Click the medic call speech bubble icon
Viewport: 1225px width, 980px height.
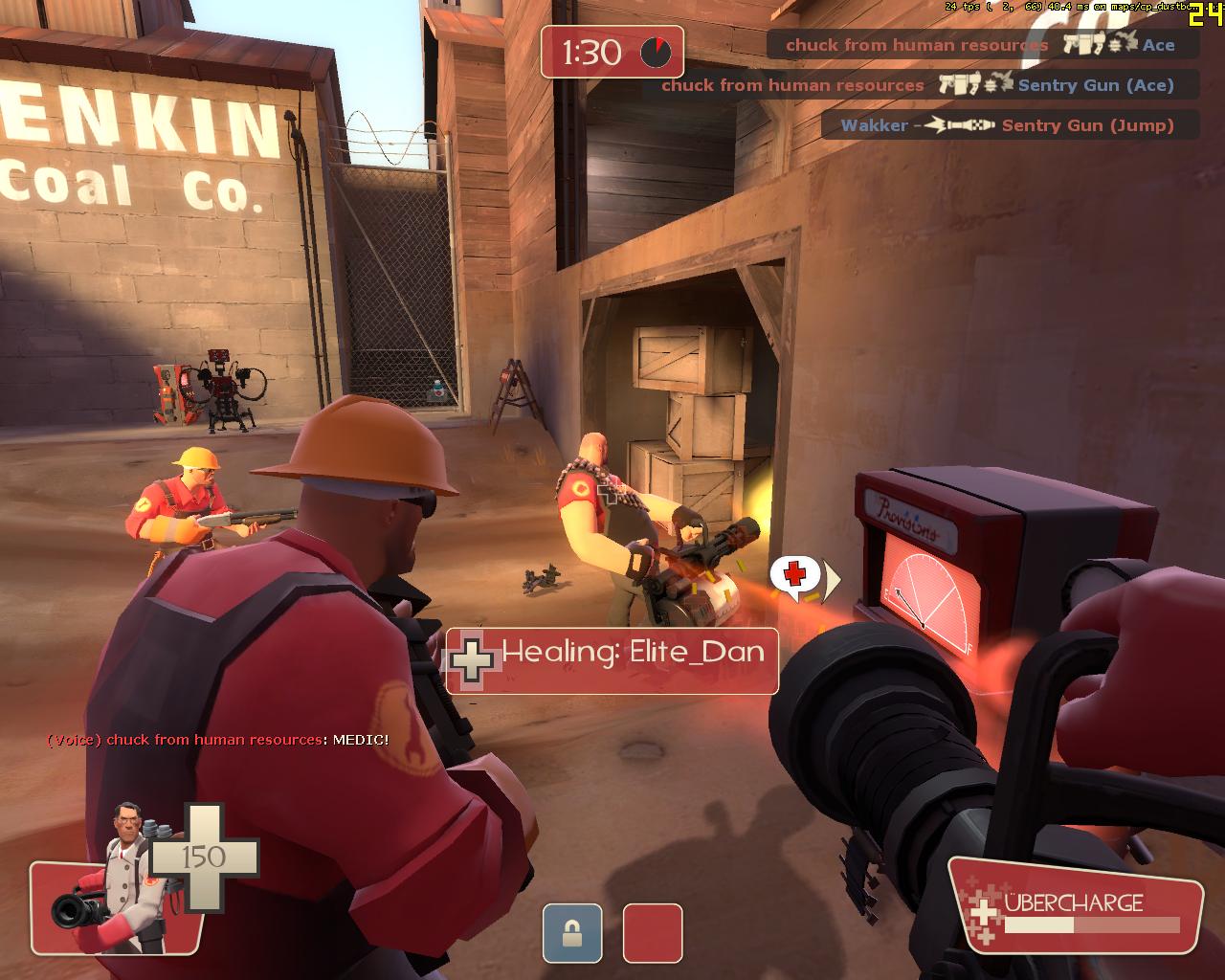coord(795,575)
